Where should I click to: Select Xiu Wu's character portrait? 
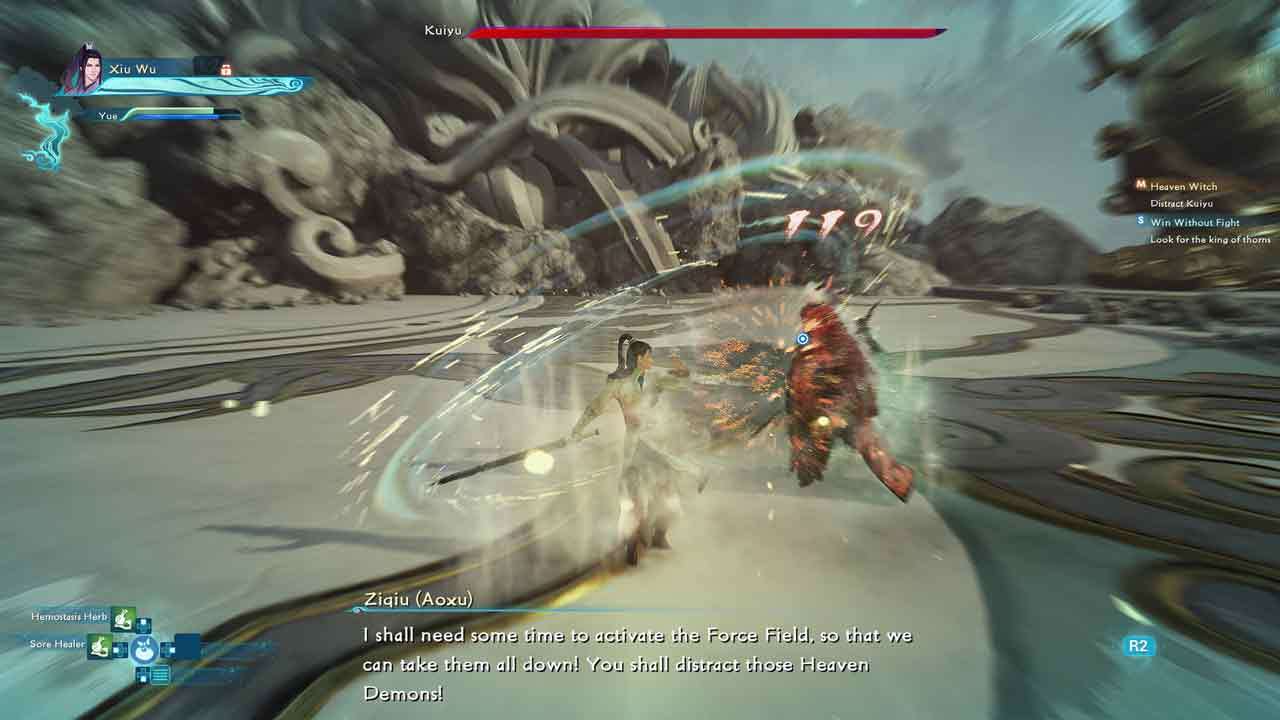pos(82,70)
